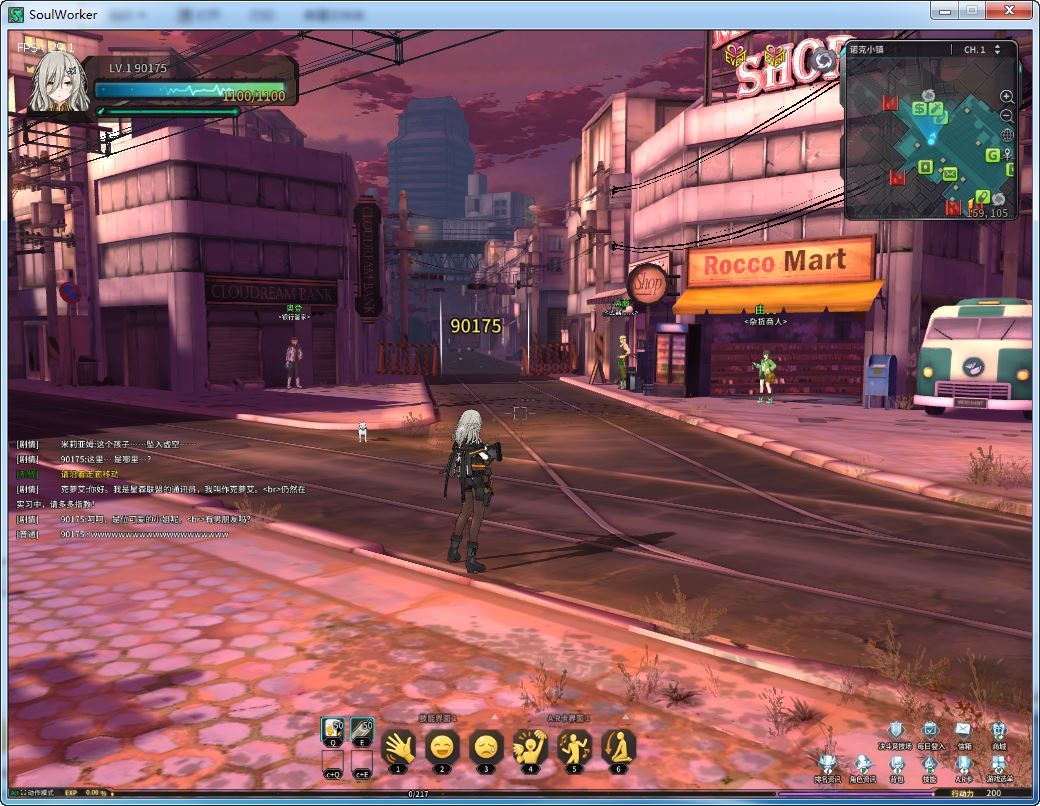Trigger the crying face emote

486,747
